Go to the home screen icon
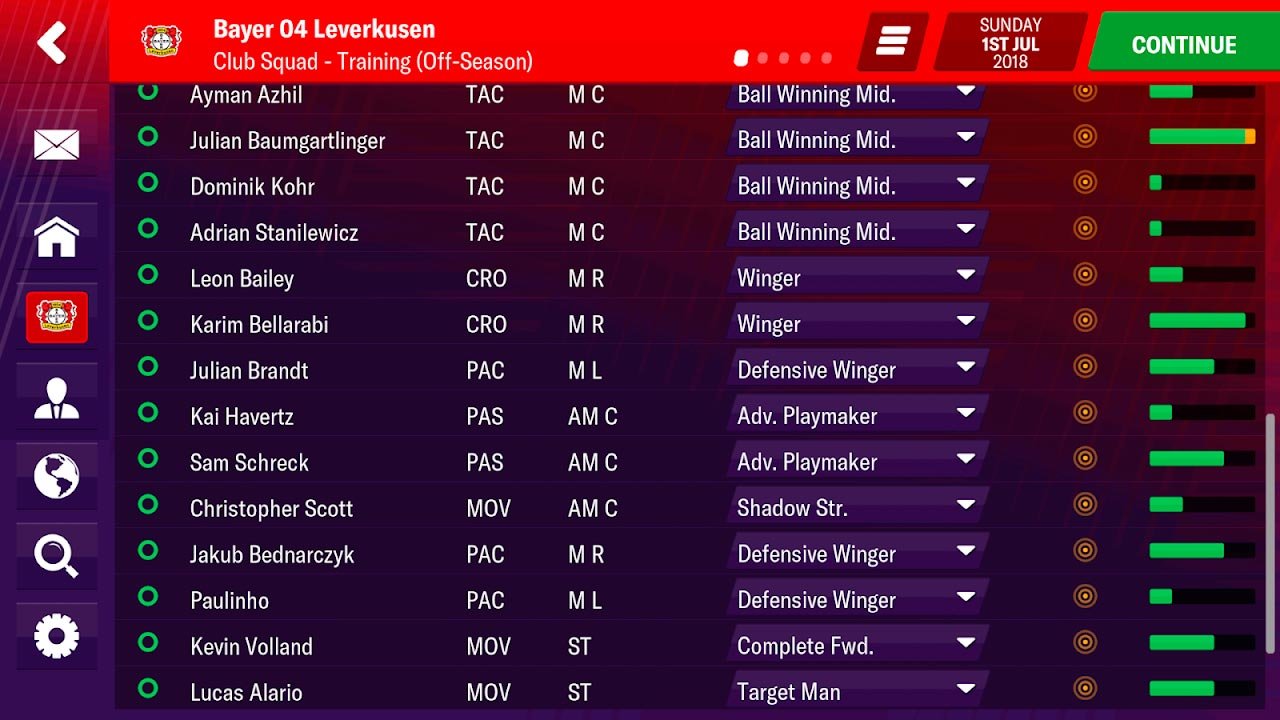Viewport: 1280px width, 720px height. pyautogui.click(x=56, y=237)
